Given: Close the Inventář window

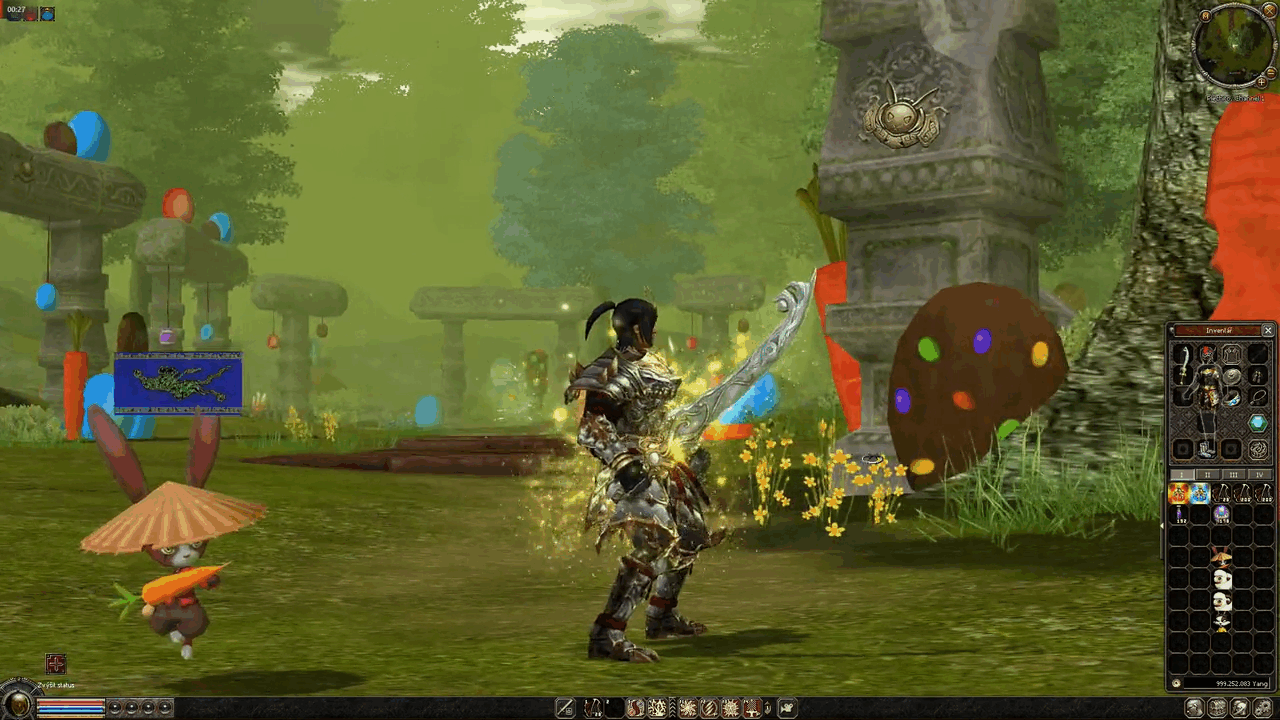Looking at the screenshot, I should click(1268, 330).
